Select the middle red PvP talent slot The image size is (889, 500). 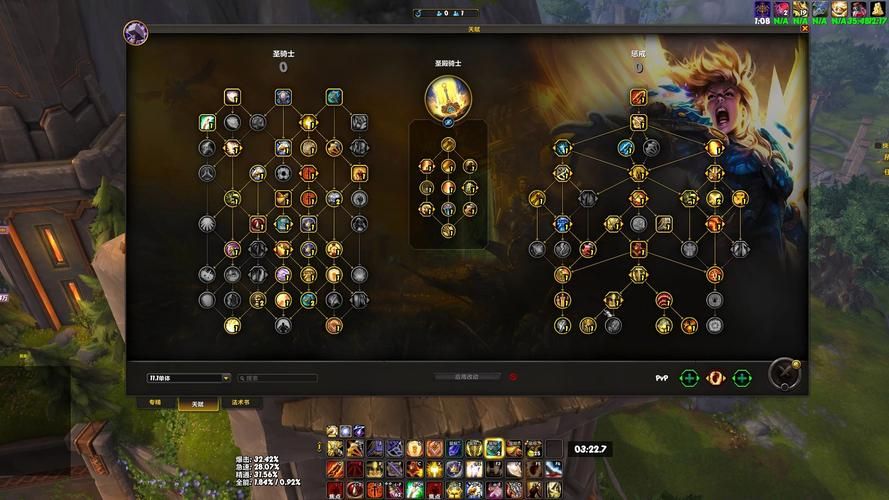pyautogui.click(x=715, y=378)
